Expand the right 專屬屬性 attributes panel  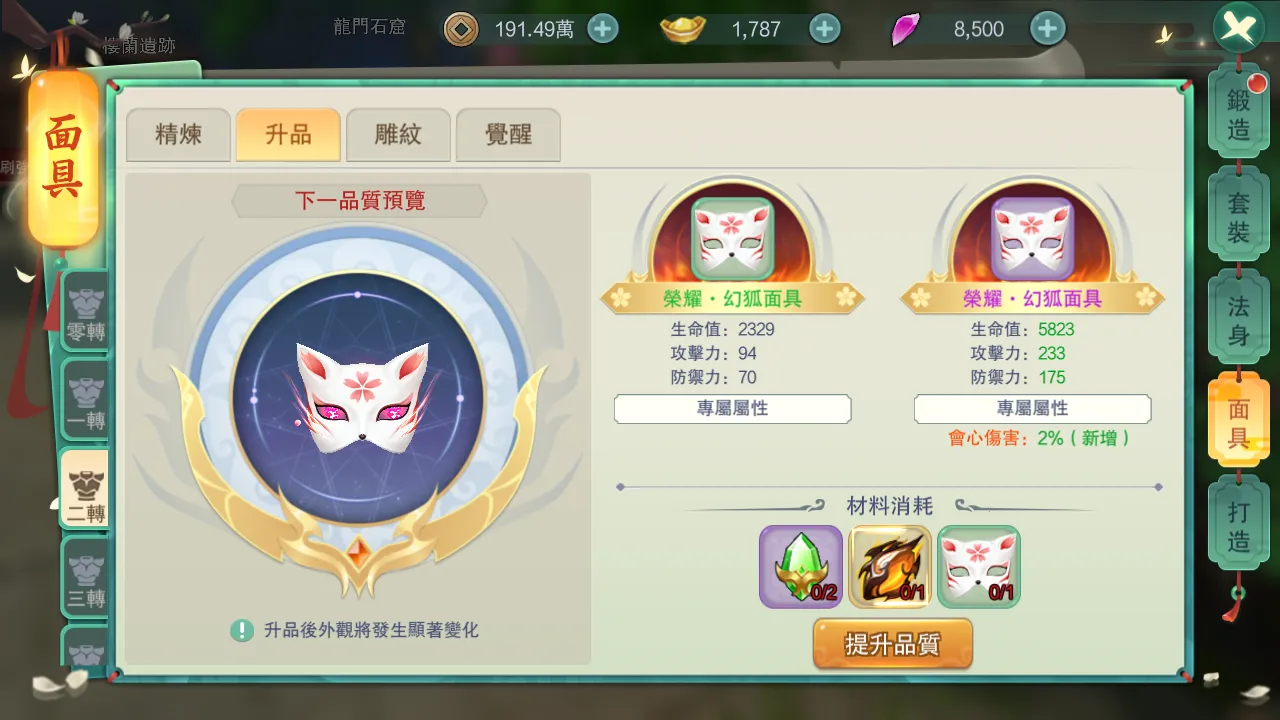[1032, 409]
